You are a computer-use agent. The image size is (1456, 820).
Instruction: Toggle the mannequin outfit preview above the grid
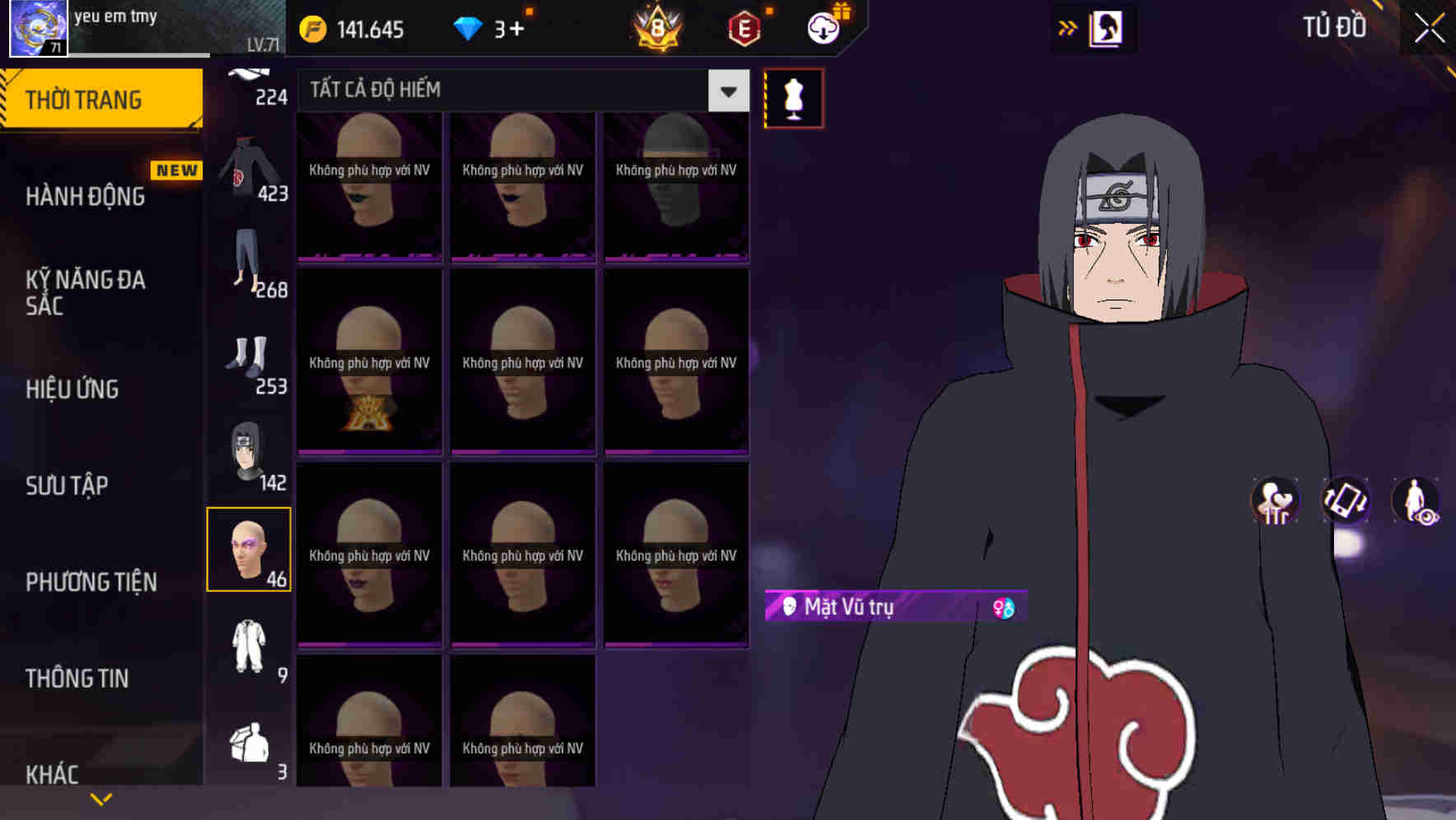point(793,96)
